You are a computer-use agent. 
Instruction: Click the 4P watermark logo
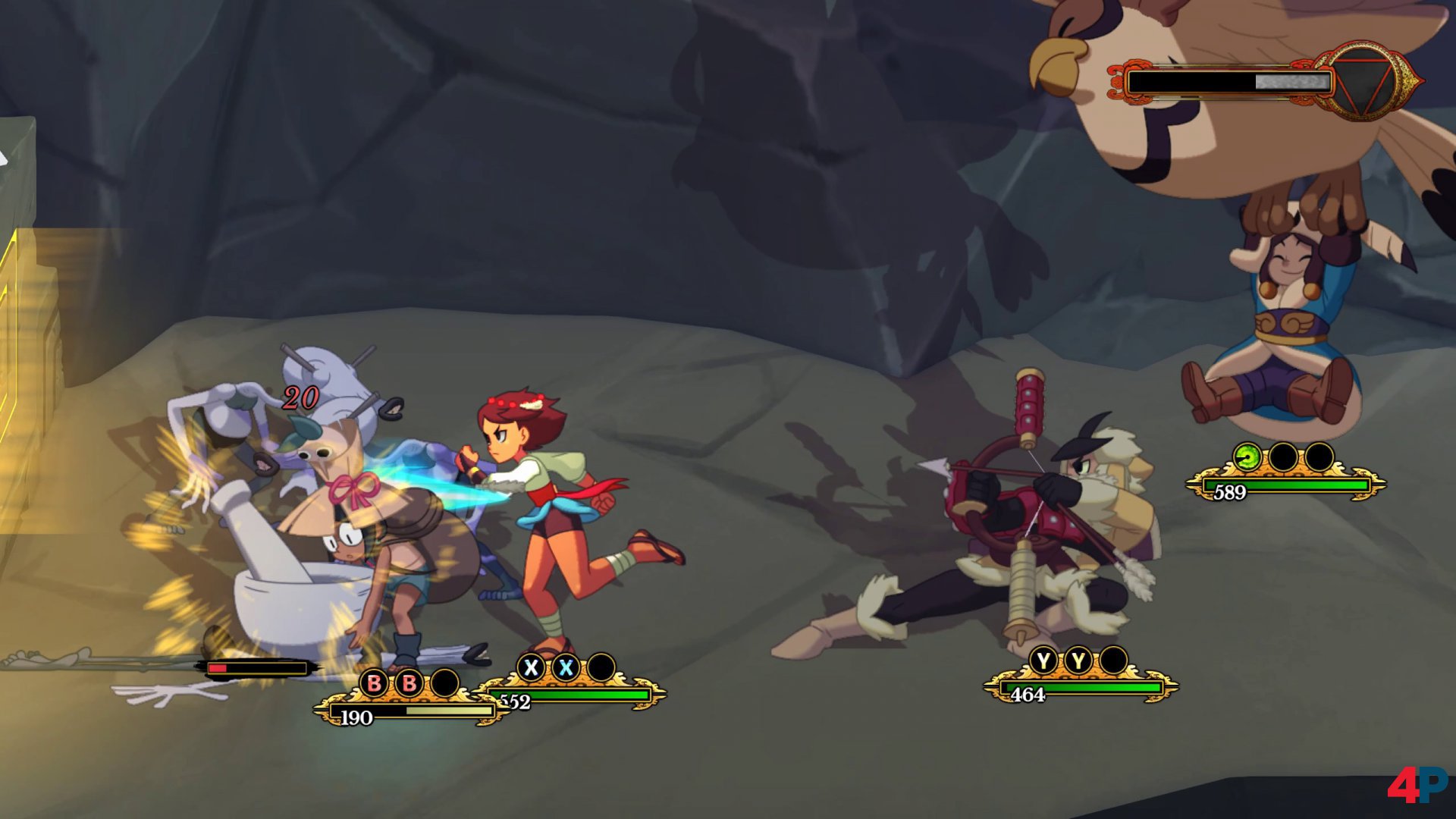click(x=1417, y=785)
